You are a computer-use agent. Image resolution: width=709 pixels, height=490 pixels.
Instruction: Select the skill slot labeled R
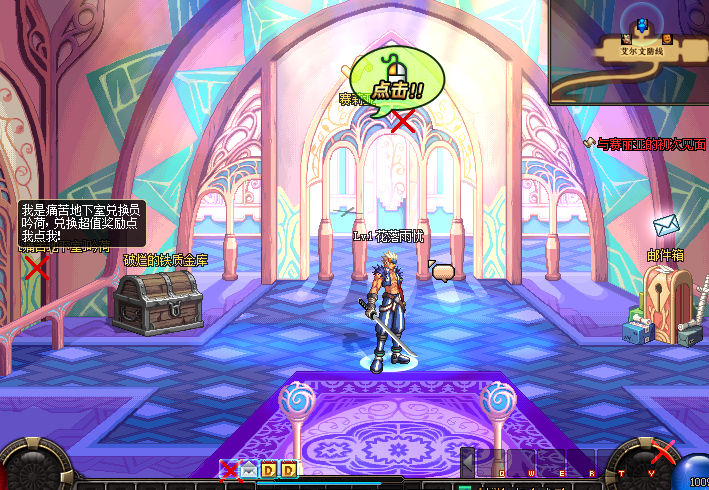coord(581,463)
